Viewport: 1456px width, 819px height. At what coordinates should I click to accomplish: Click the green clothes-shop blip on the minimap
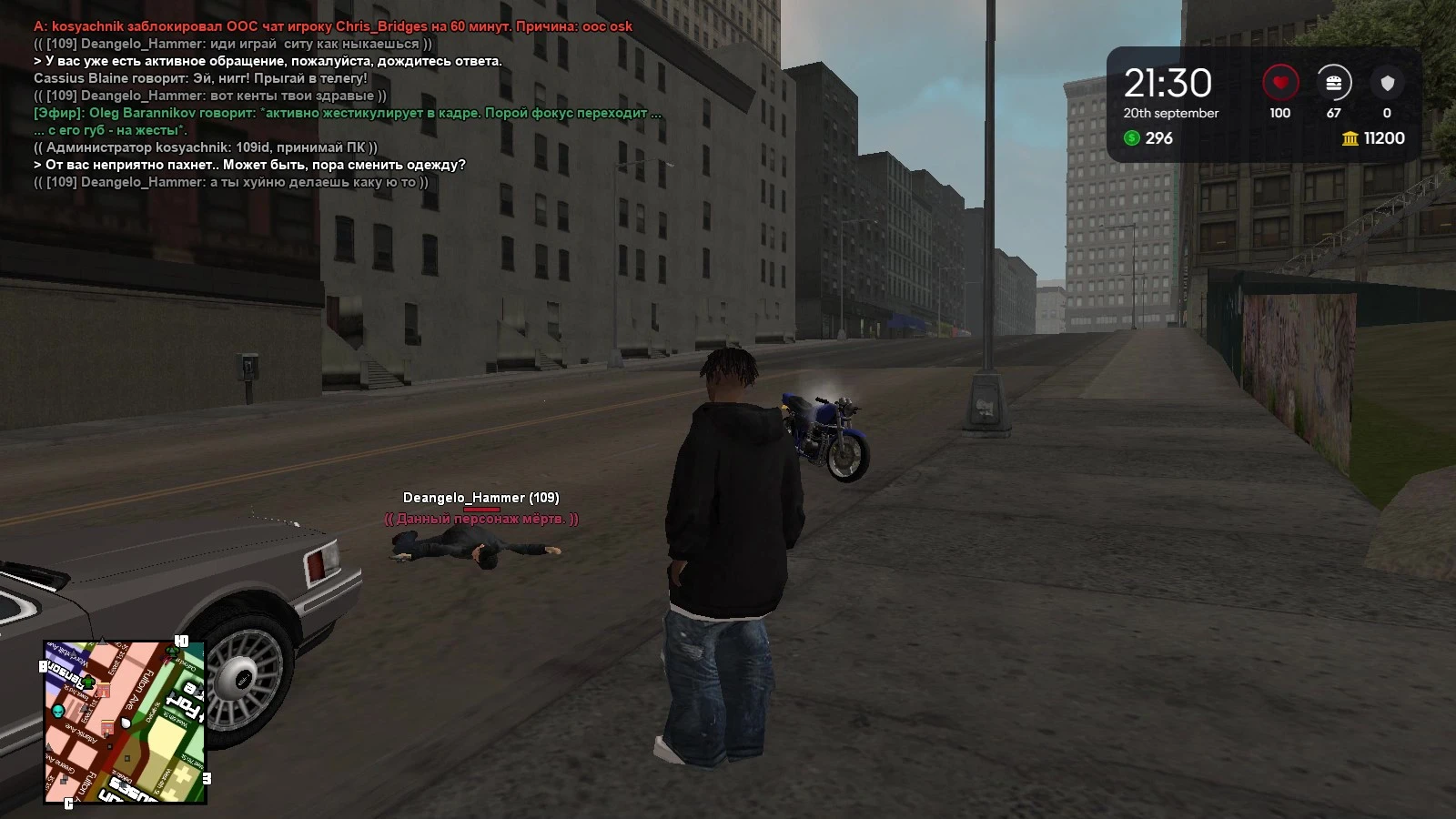(88, 682)
